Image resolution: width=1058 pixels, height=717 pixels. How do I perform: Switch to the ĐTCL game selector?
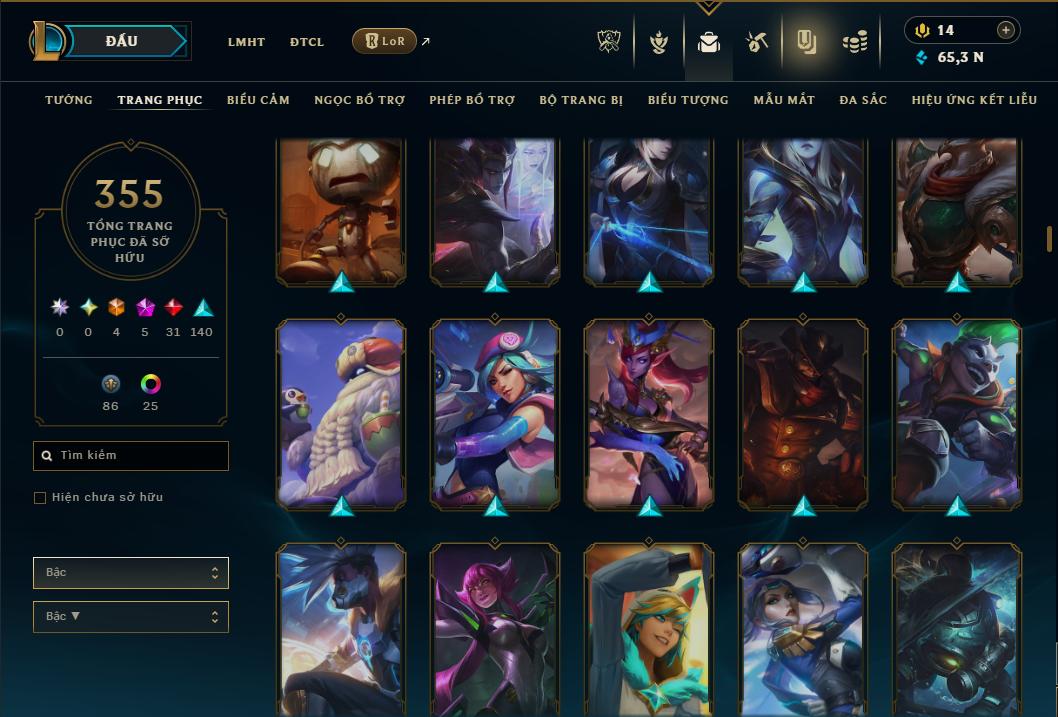(x=307, y=42)
